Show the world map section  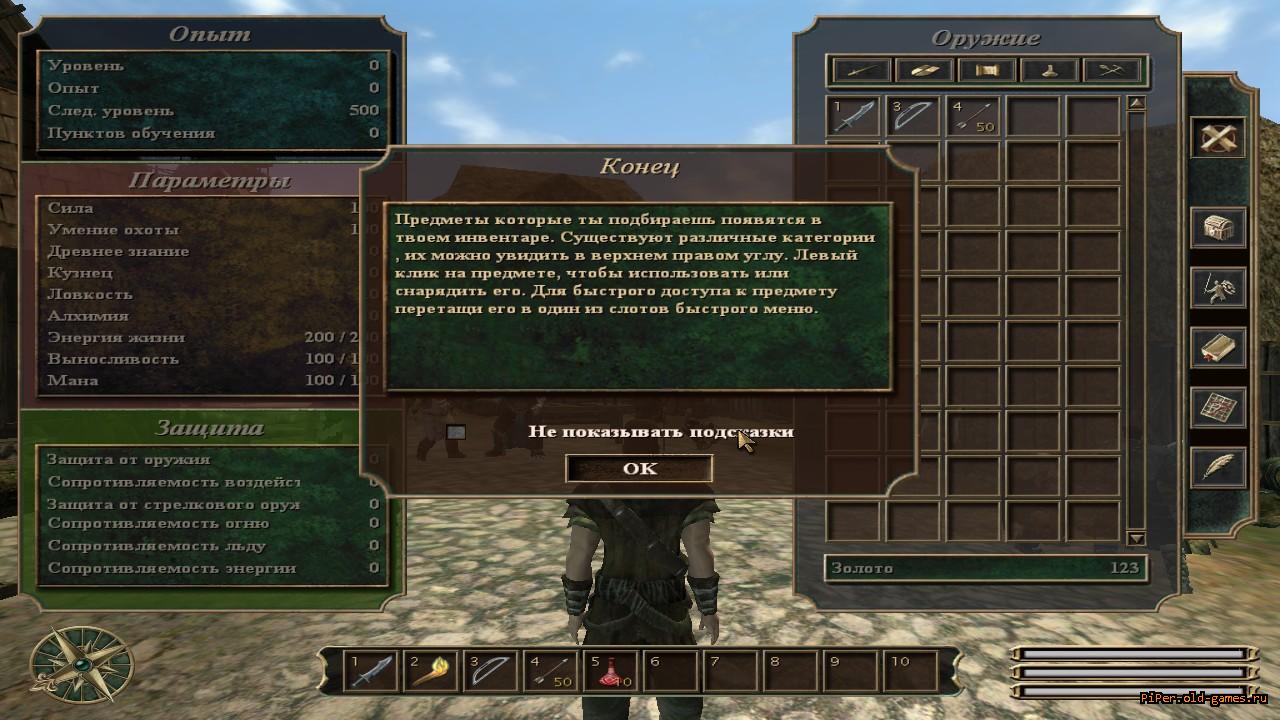tap(1217, 407)
